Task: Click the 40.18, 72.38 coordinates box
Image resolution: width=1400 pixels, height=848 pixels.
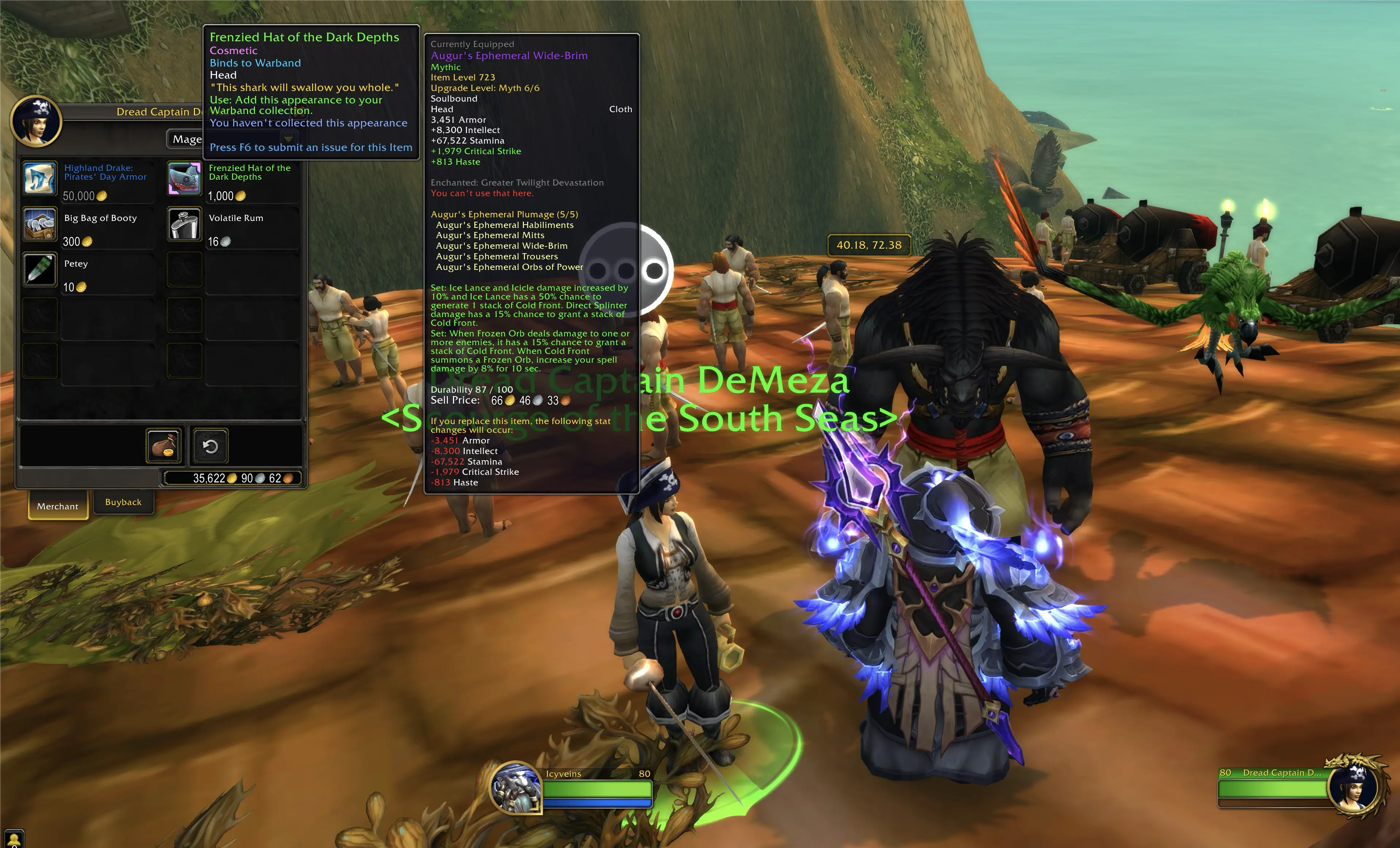Action: (869, 245)
